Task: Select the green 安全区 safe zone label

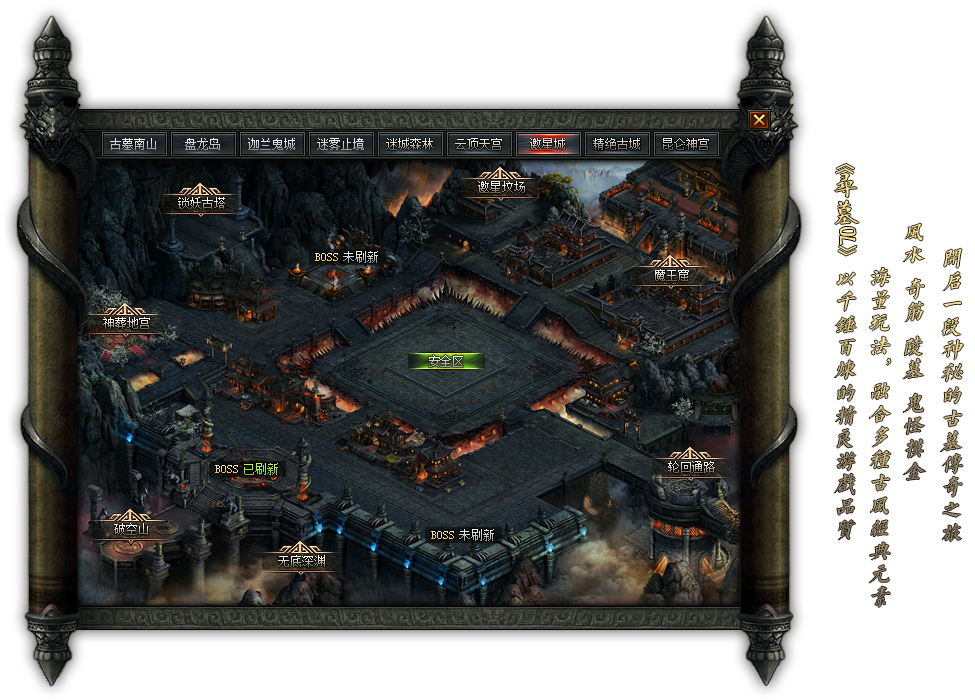Action: [446, 361]
